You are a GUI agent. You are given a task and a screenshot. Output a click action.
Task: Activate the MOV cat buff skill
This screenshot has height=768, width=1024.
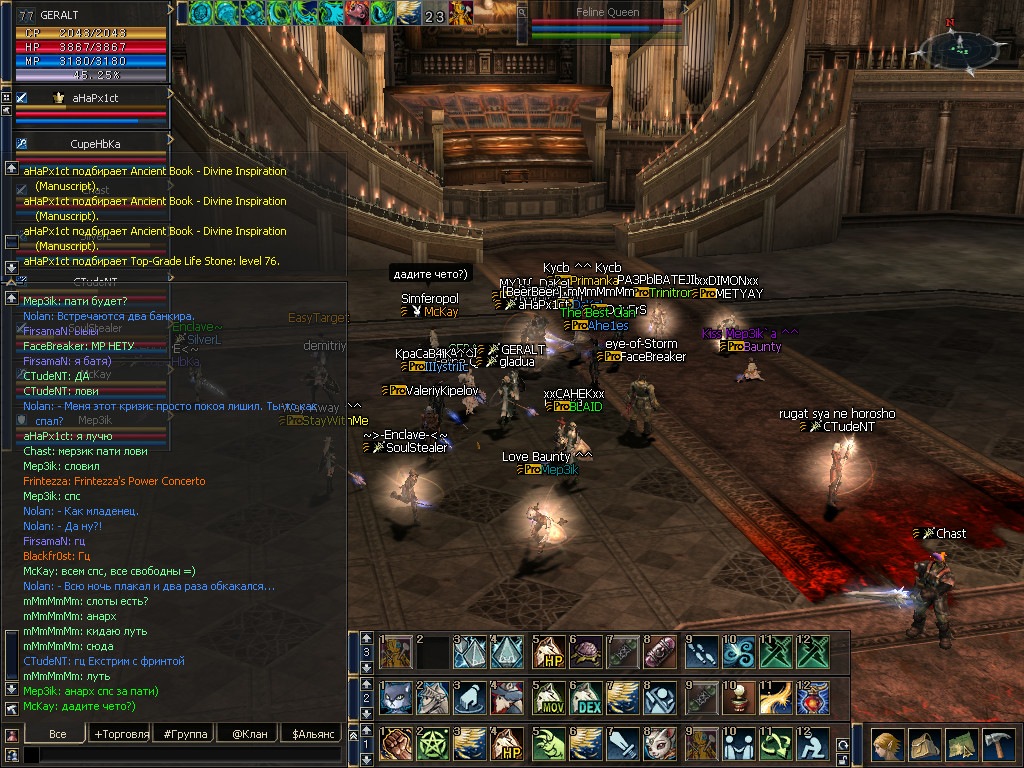tap(547, 698)
